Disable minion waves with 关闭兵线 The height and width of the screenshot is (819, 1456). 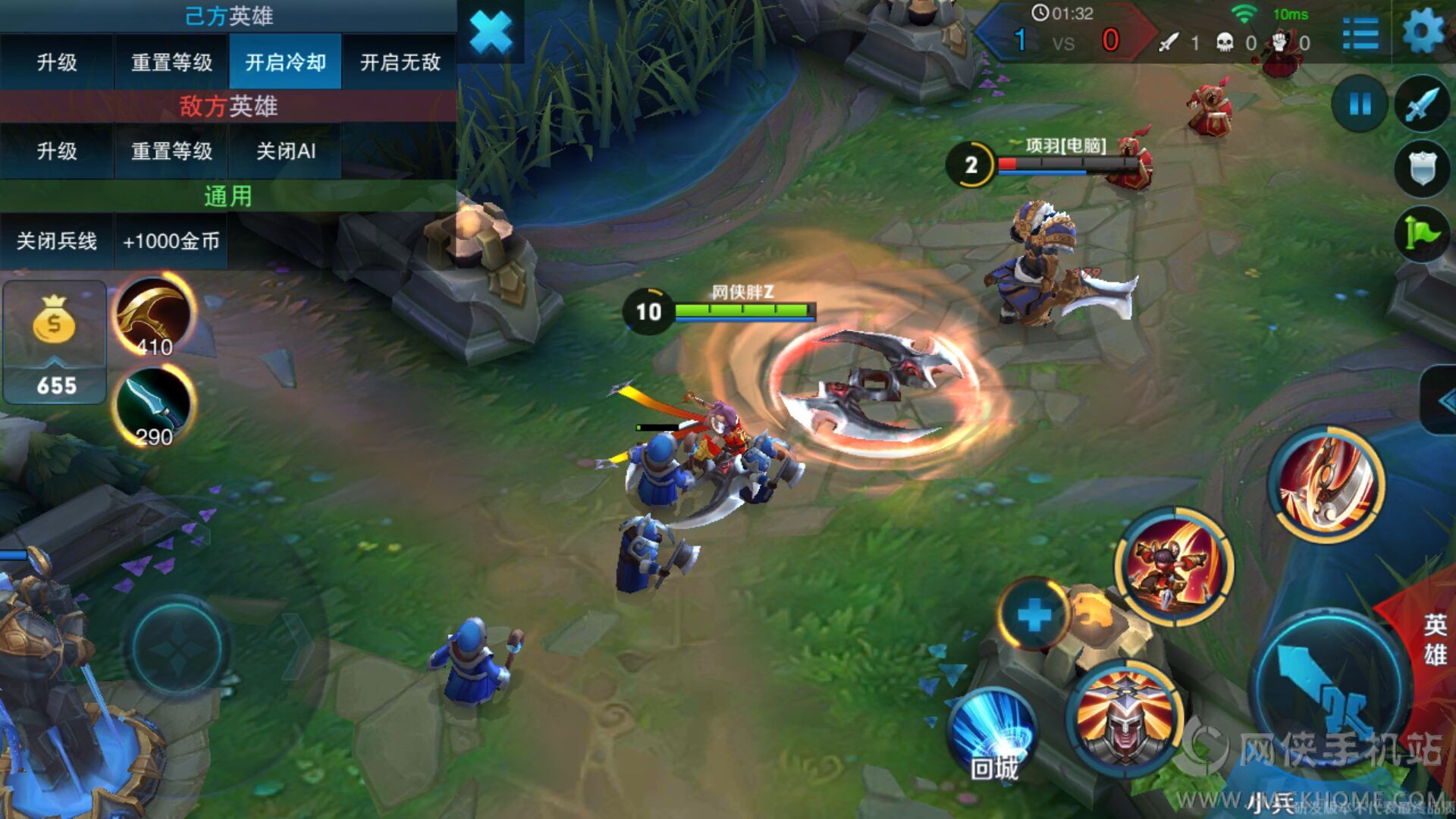point(57,241)
